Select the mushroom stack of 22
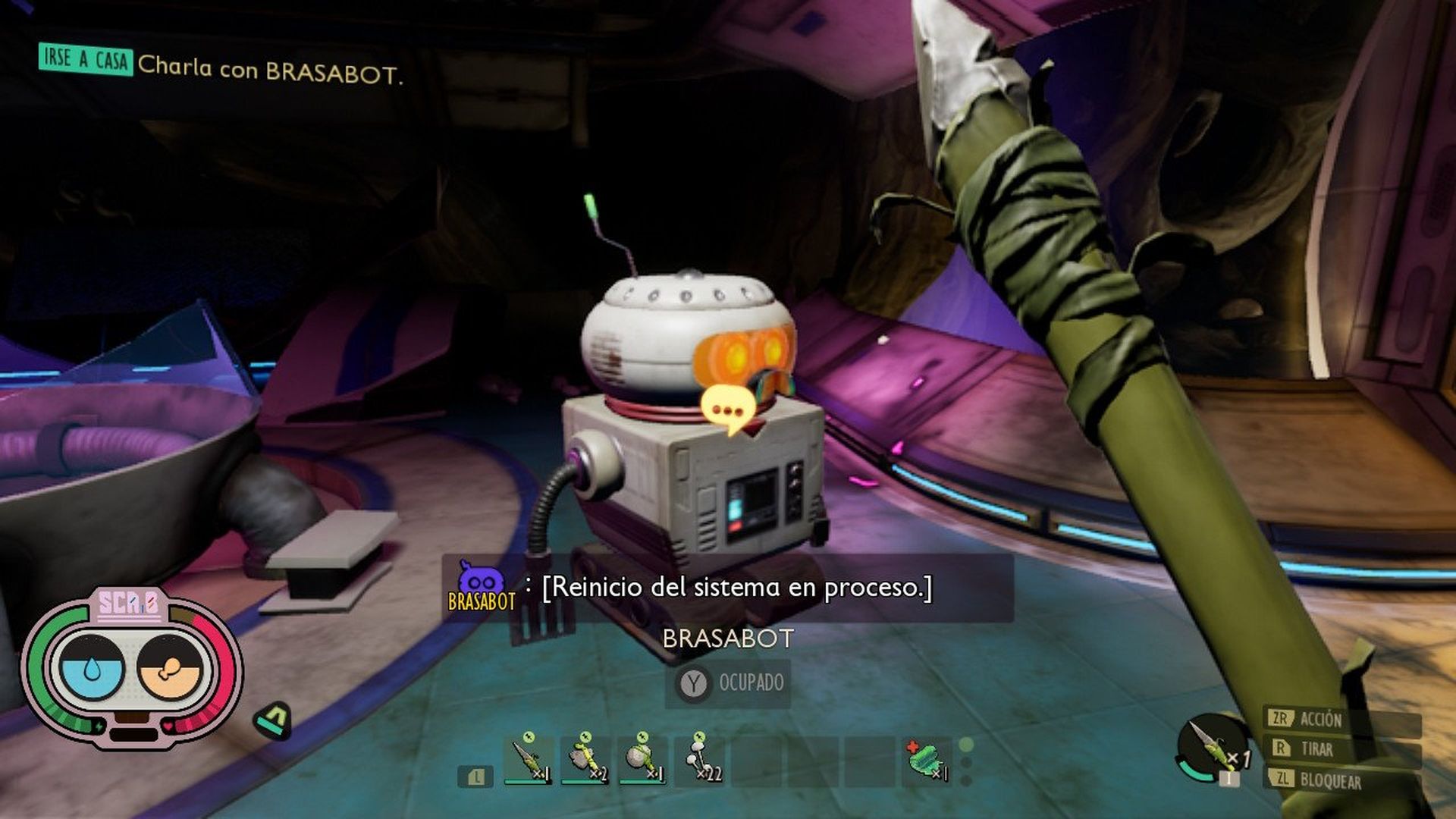Screen dimensions: 1456x819 pos(701,759)
